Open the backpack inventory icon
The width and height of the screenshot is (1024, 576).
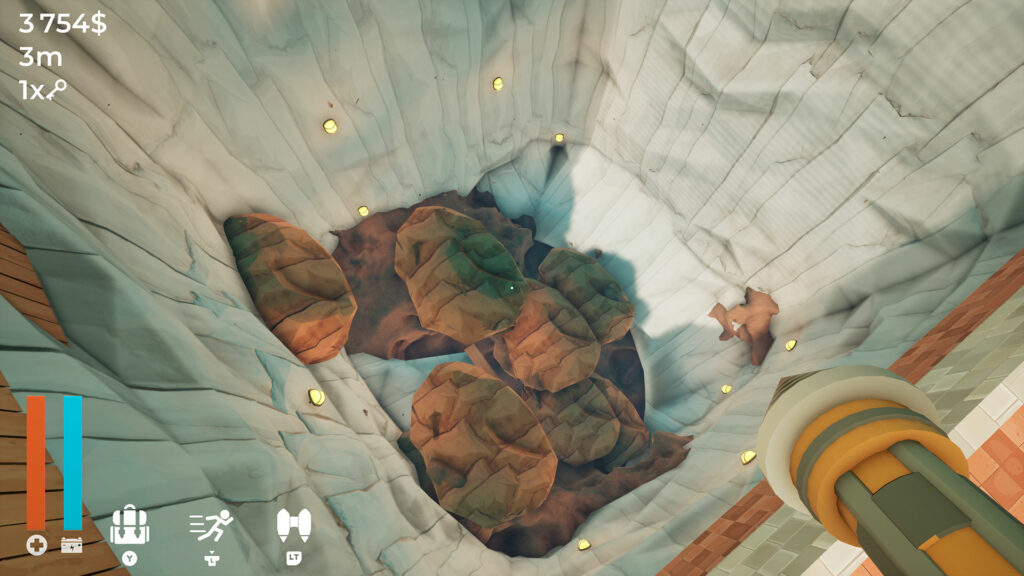pos(130,525)
